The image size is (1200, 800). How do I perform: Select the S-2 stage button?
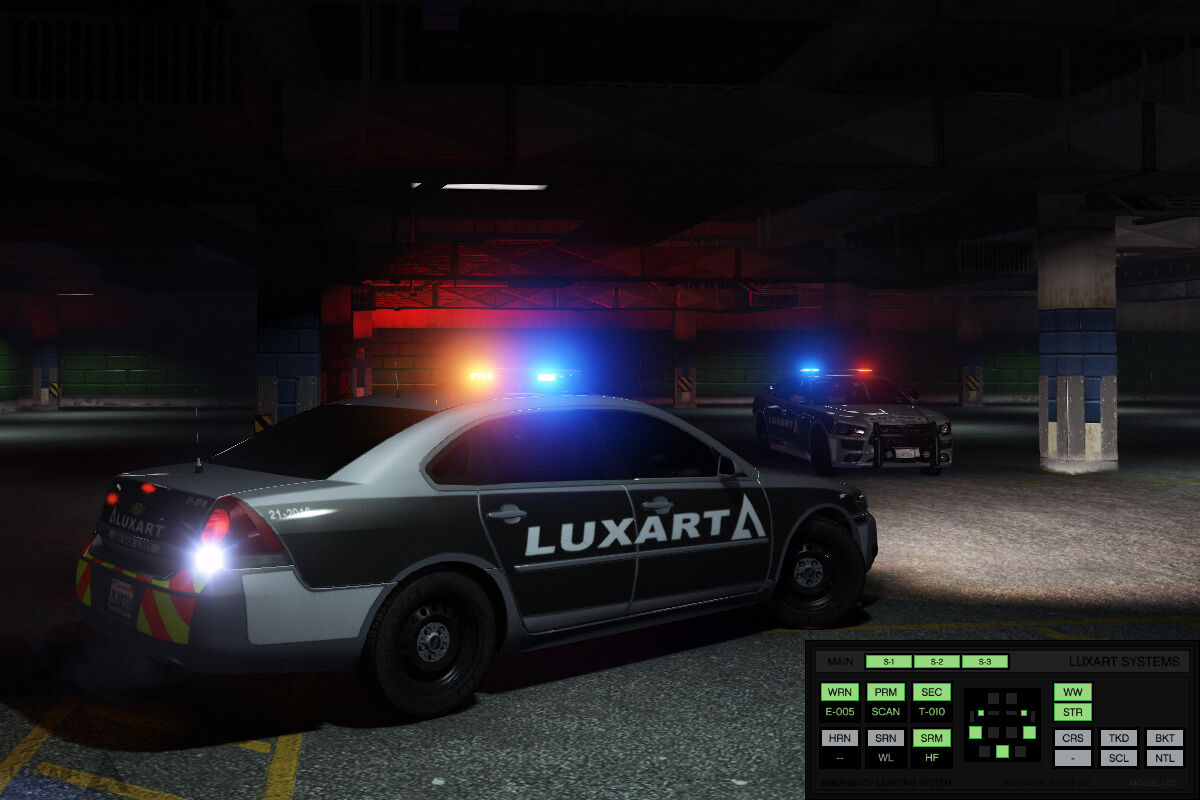[937, 662]
